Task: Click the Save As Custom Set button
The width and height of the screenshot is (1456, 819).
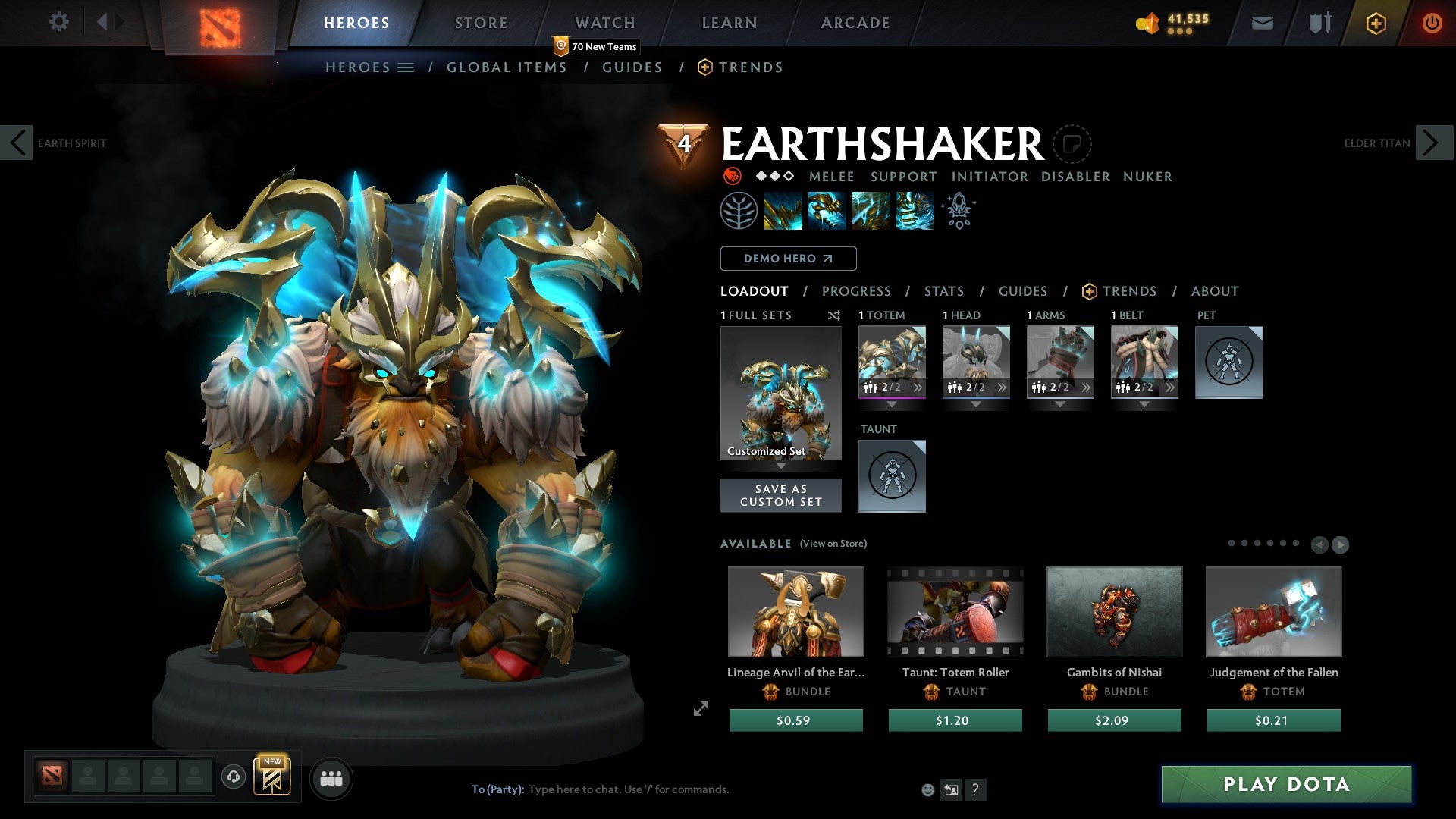Action: click(780, 494)
